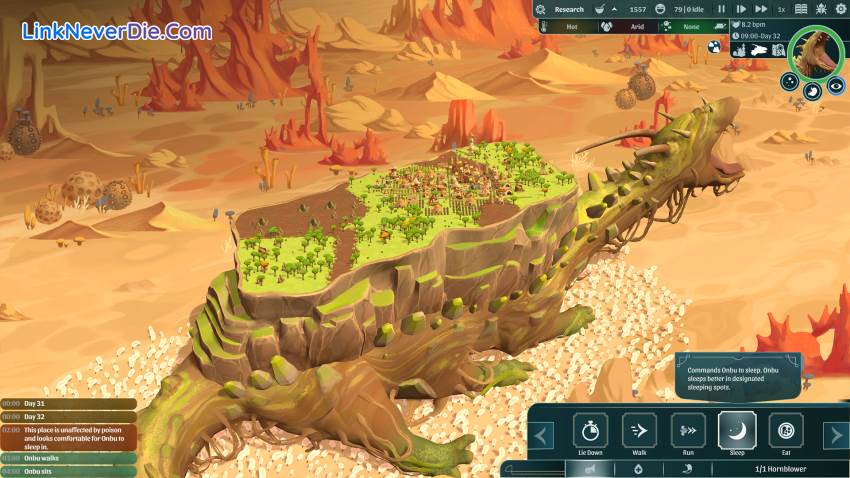Click the Onbu portrait
The width and height of the screenshot is (850, 478).
tap(816, 53)
